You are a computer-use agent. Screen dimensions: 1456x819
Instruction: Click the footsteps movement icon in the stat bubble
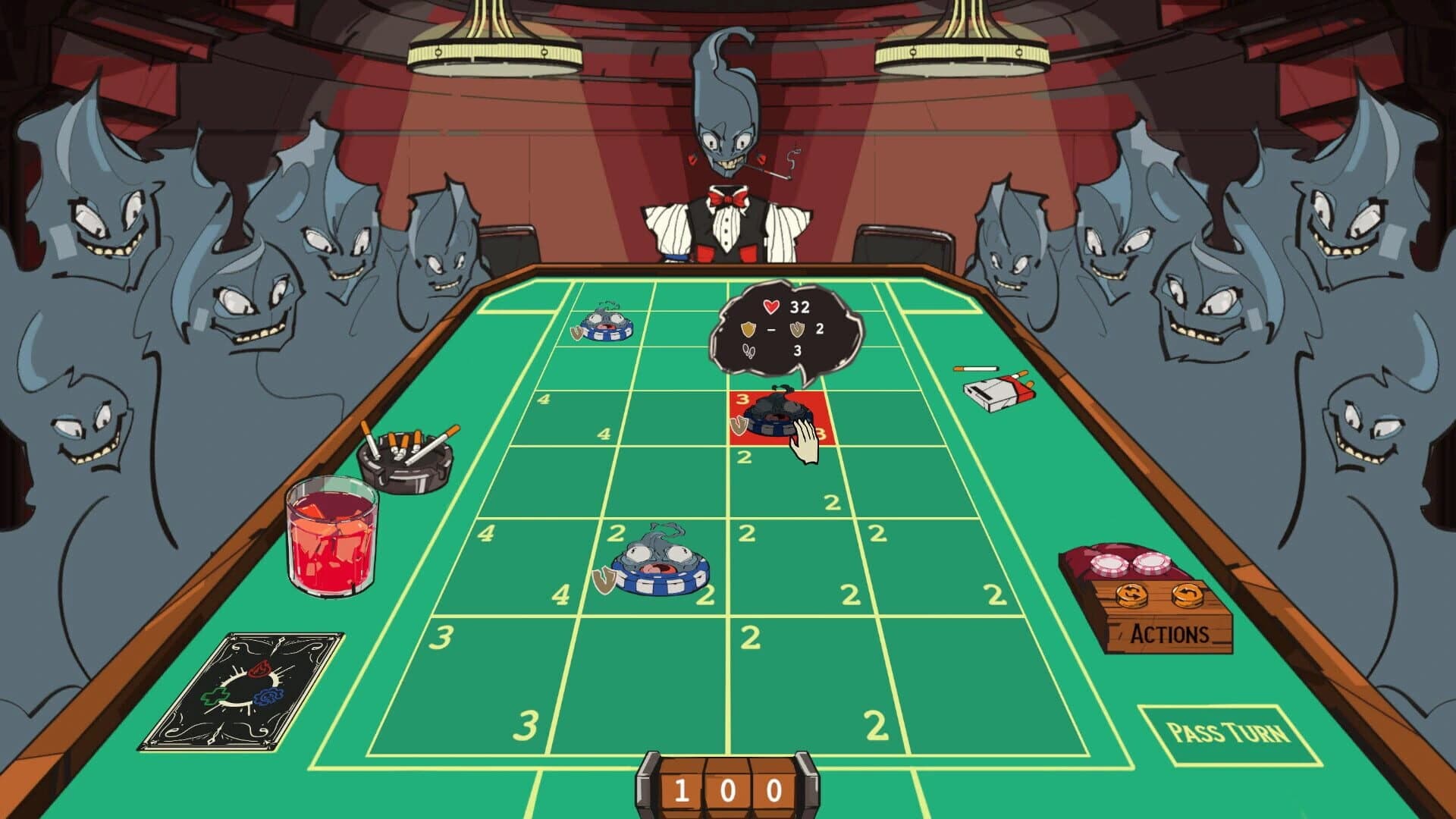[x=749, y=350]
